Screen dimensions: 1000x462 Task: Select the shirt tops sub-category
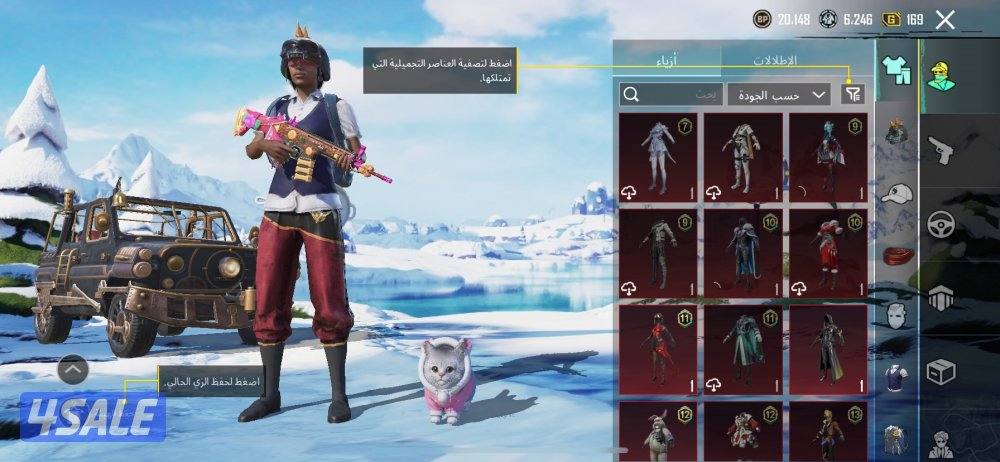[x=896, y=377]
